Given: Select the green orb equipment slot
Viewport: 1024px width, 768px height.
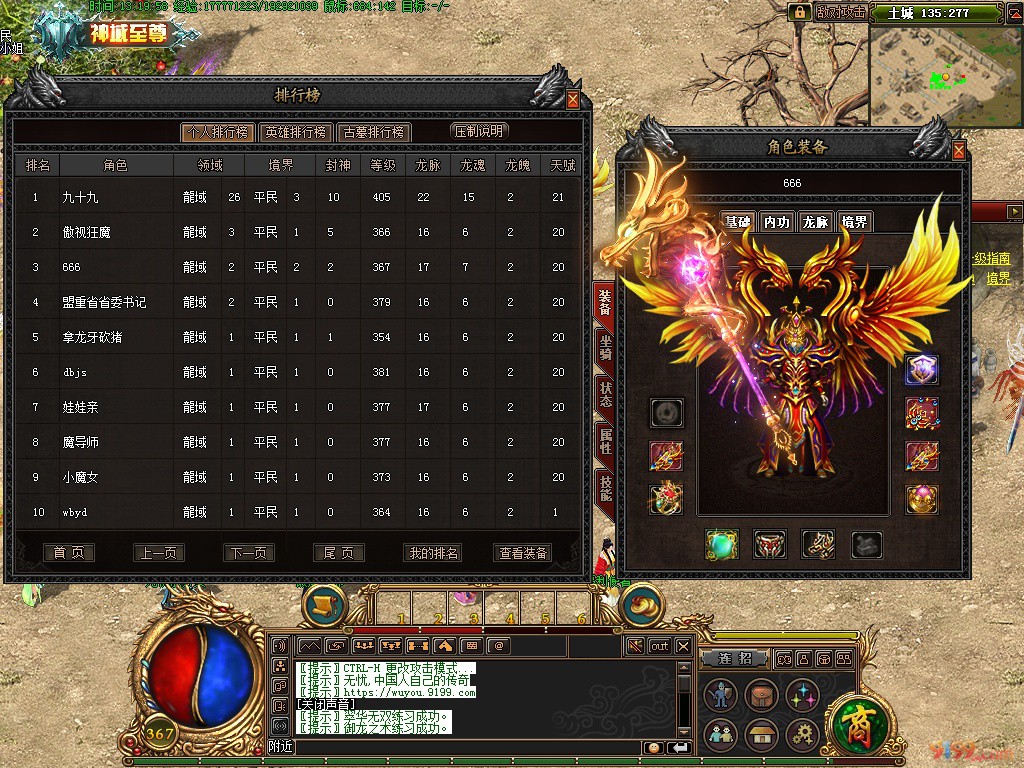Looking at the screenshot, I should pyautogui.click(x=721, y=544).
